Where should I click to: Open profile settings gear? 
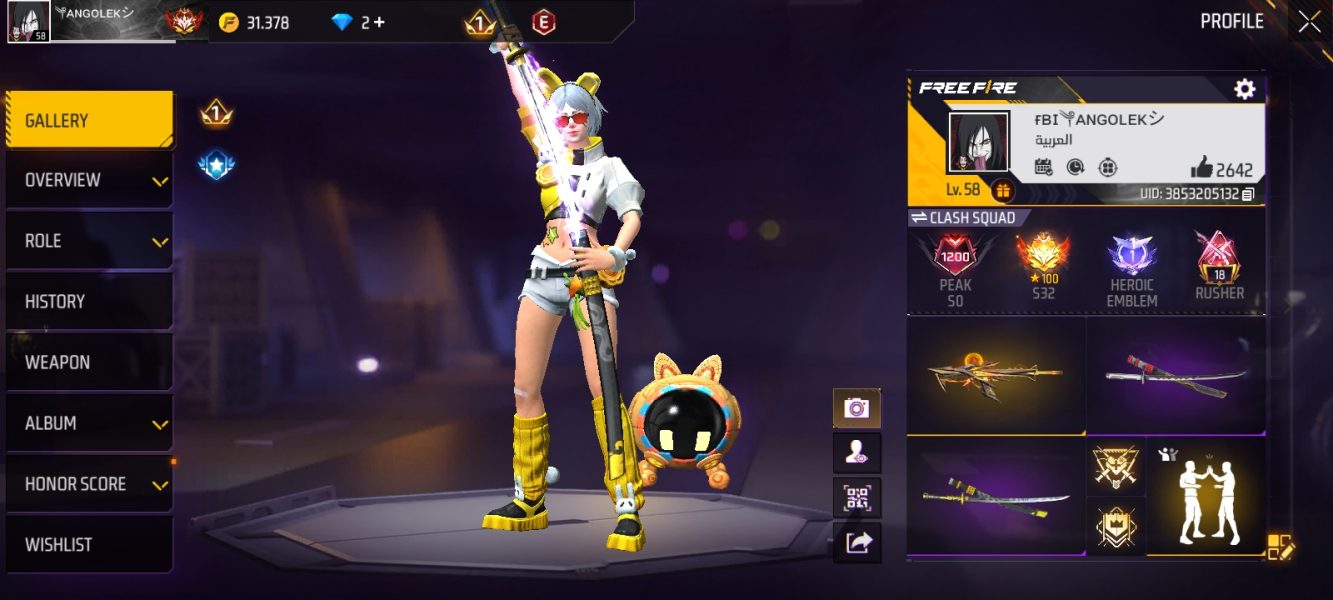click(1244, 89)
